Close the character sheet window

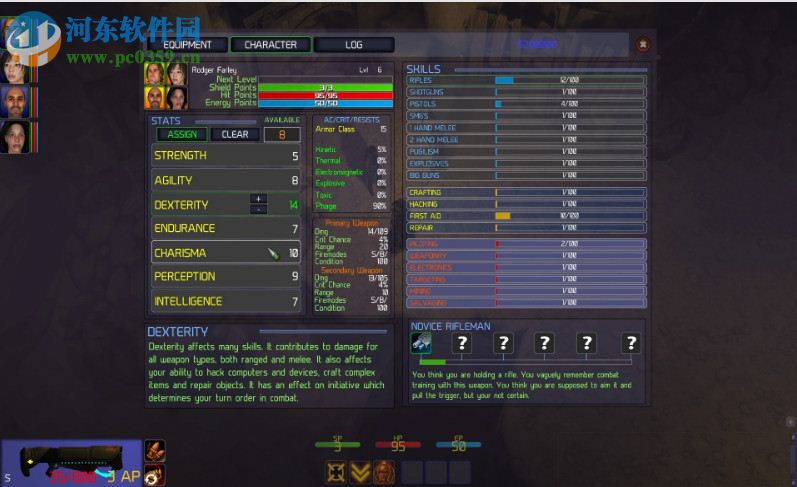(x=642, y=44)
